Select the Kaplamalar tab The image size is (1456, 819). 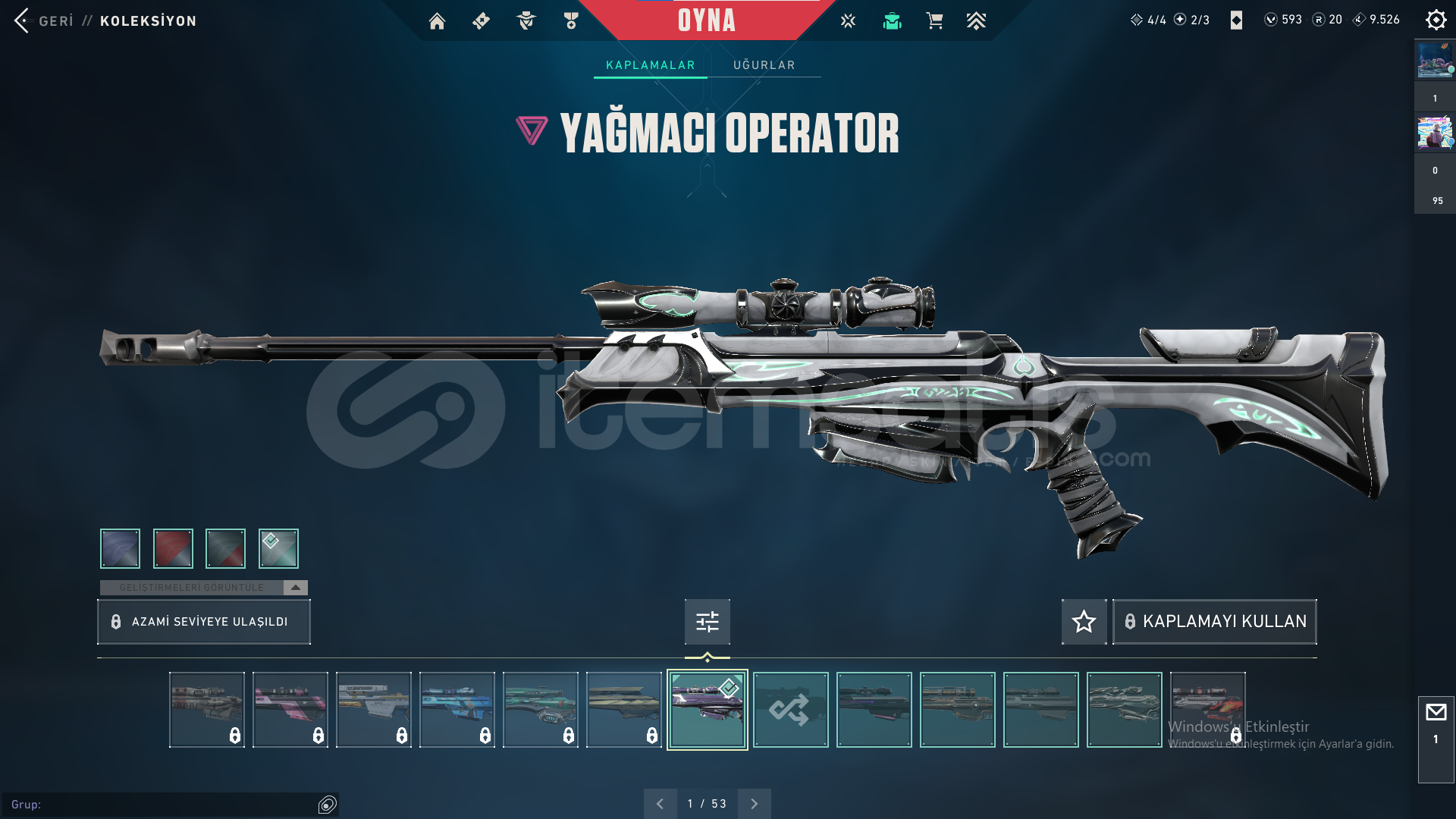(x=650, y=65)
